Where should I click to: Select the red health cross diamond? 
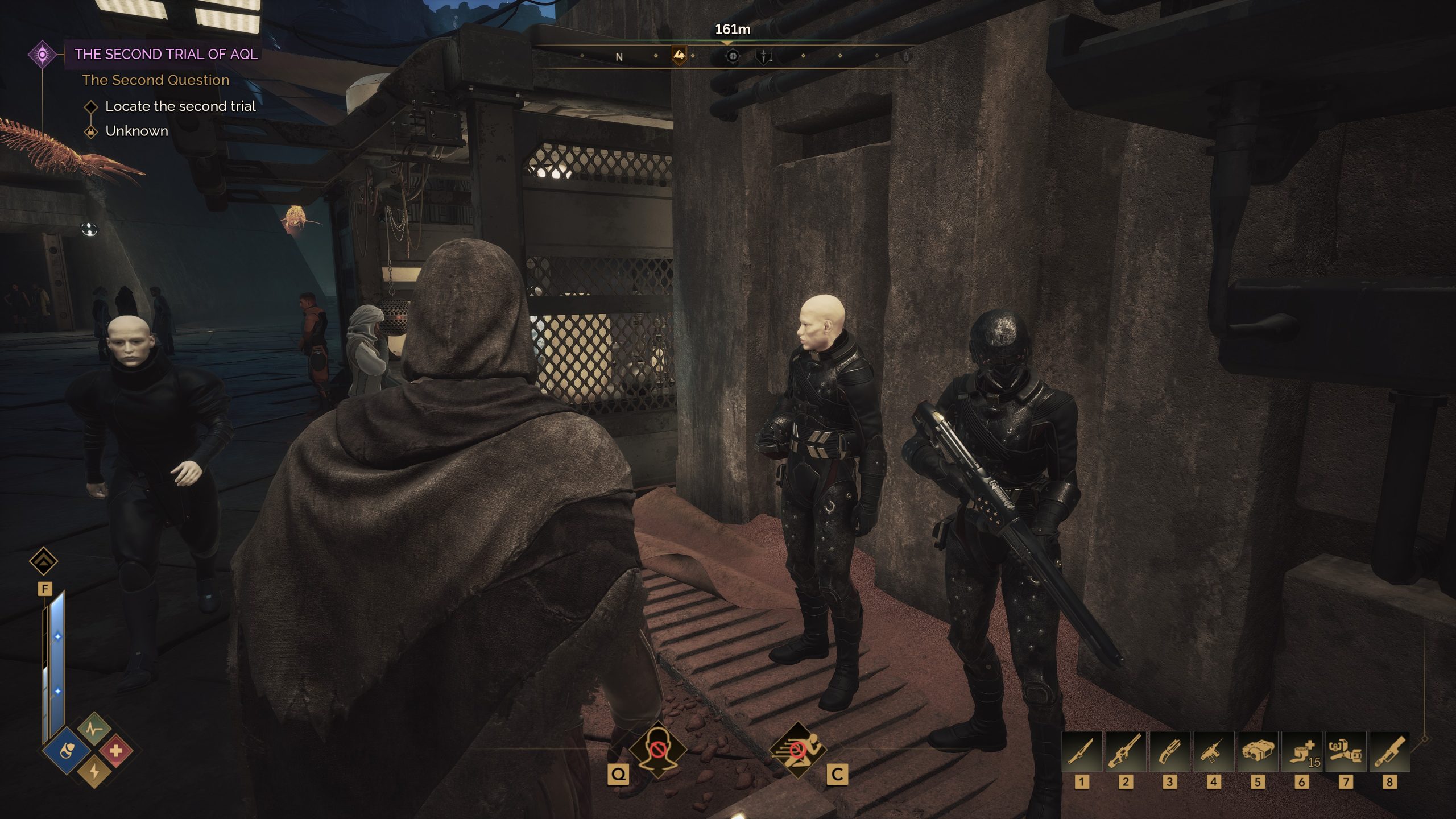[116, 751]
